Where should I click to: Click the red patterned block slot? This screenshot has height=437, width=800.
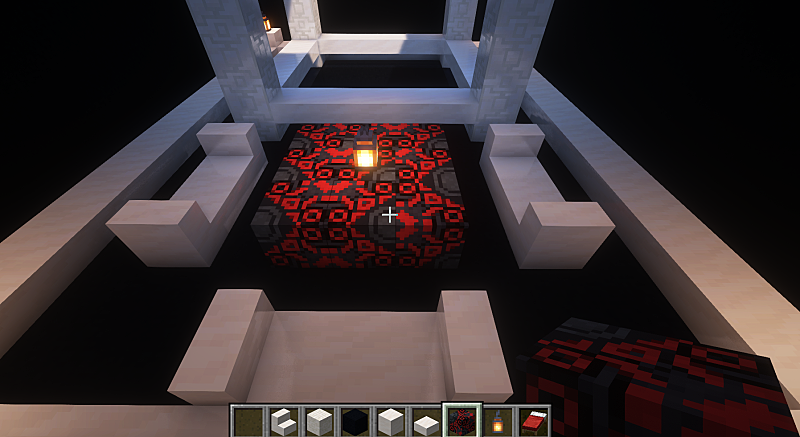pyautogui.click(x=461, y=422)
